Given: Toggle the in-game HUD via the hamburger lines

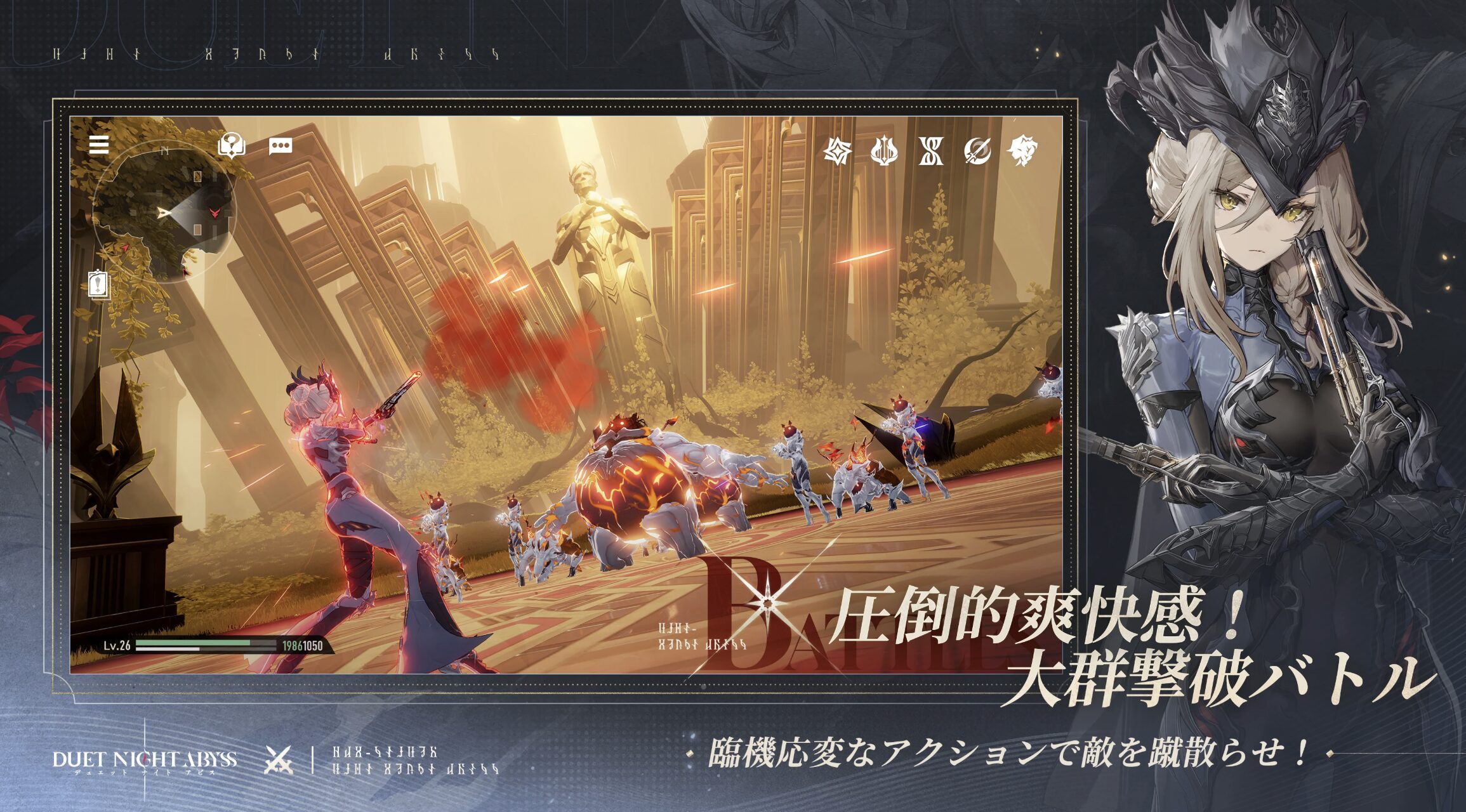Looking at the screenshot, I should coord(98,145).
